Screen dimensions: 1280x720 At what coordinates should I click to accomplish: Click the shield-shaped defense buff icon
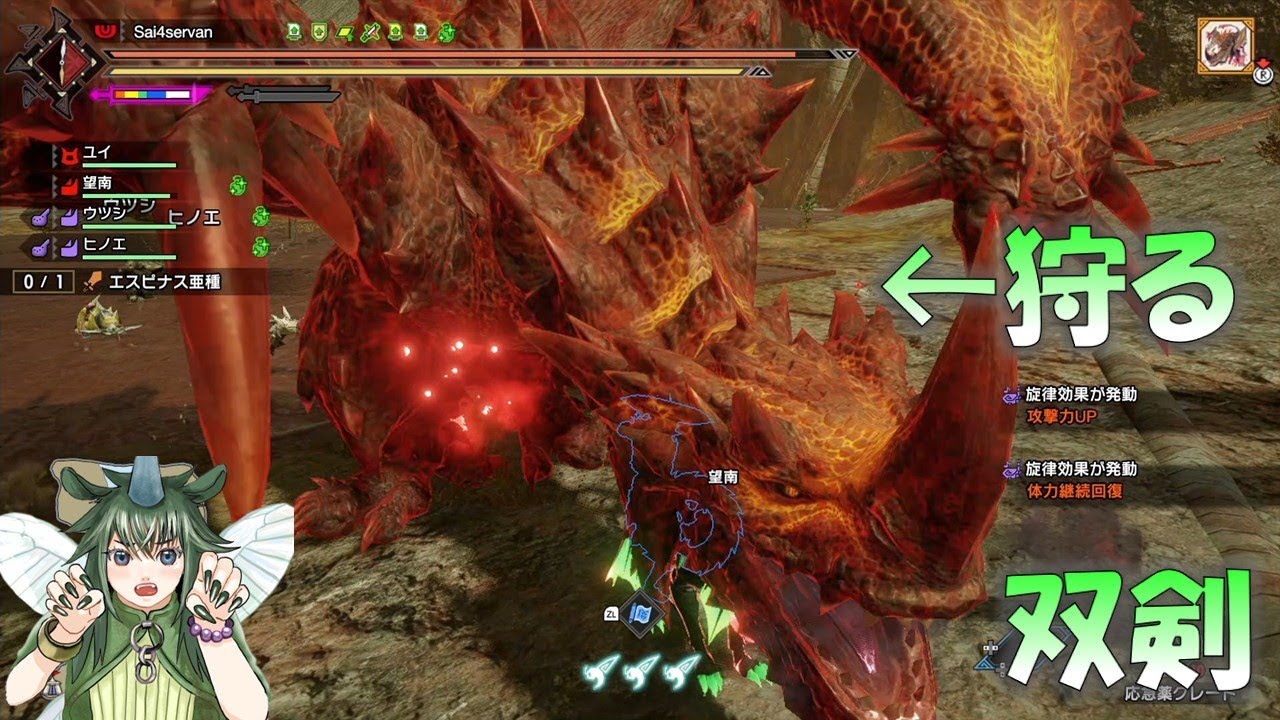(x=320, y=32)
